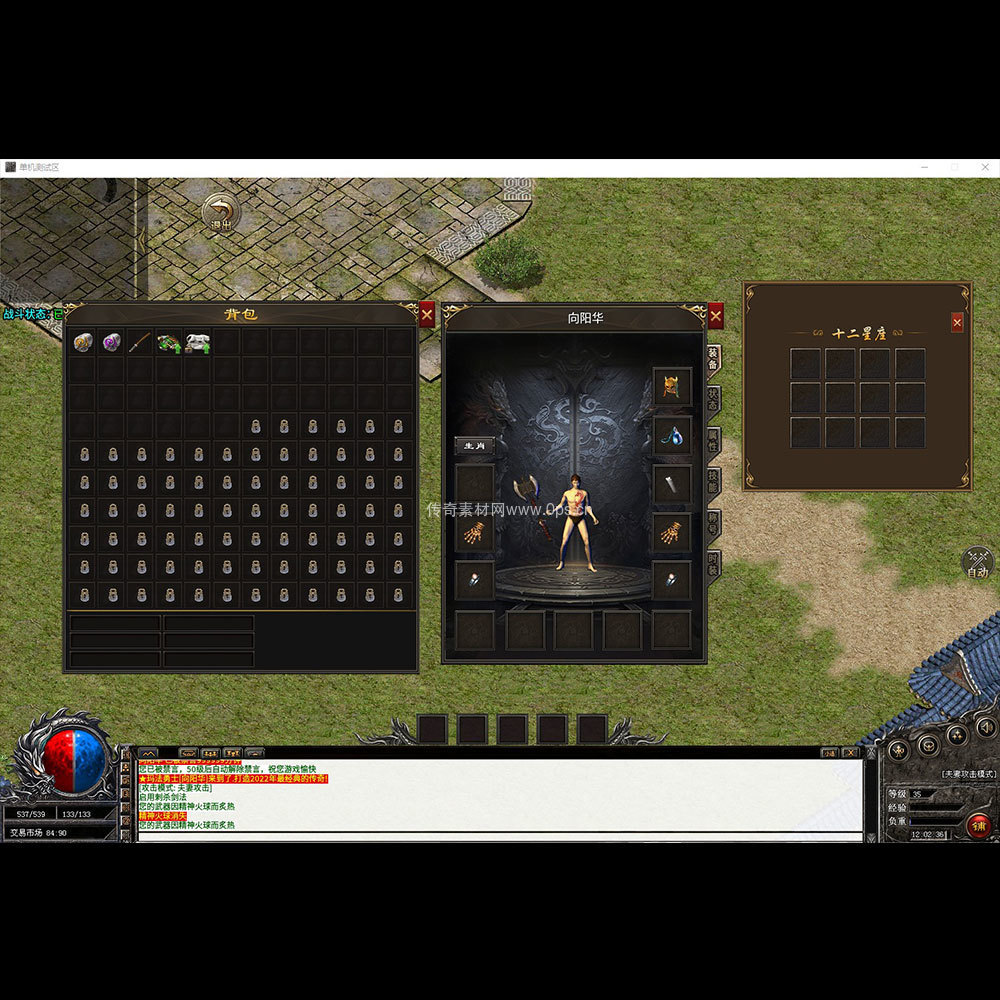Open the 属性 attributes tab
This screenshot has height=1000, width=1000.
tap(713, 440)
